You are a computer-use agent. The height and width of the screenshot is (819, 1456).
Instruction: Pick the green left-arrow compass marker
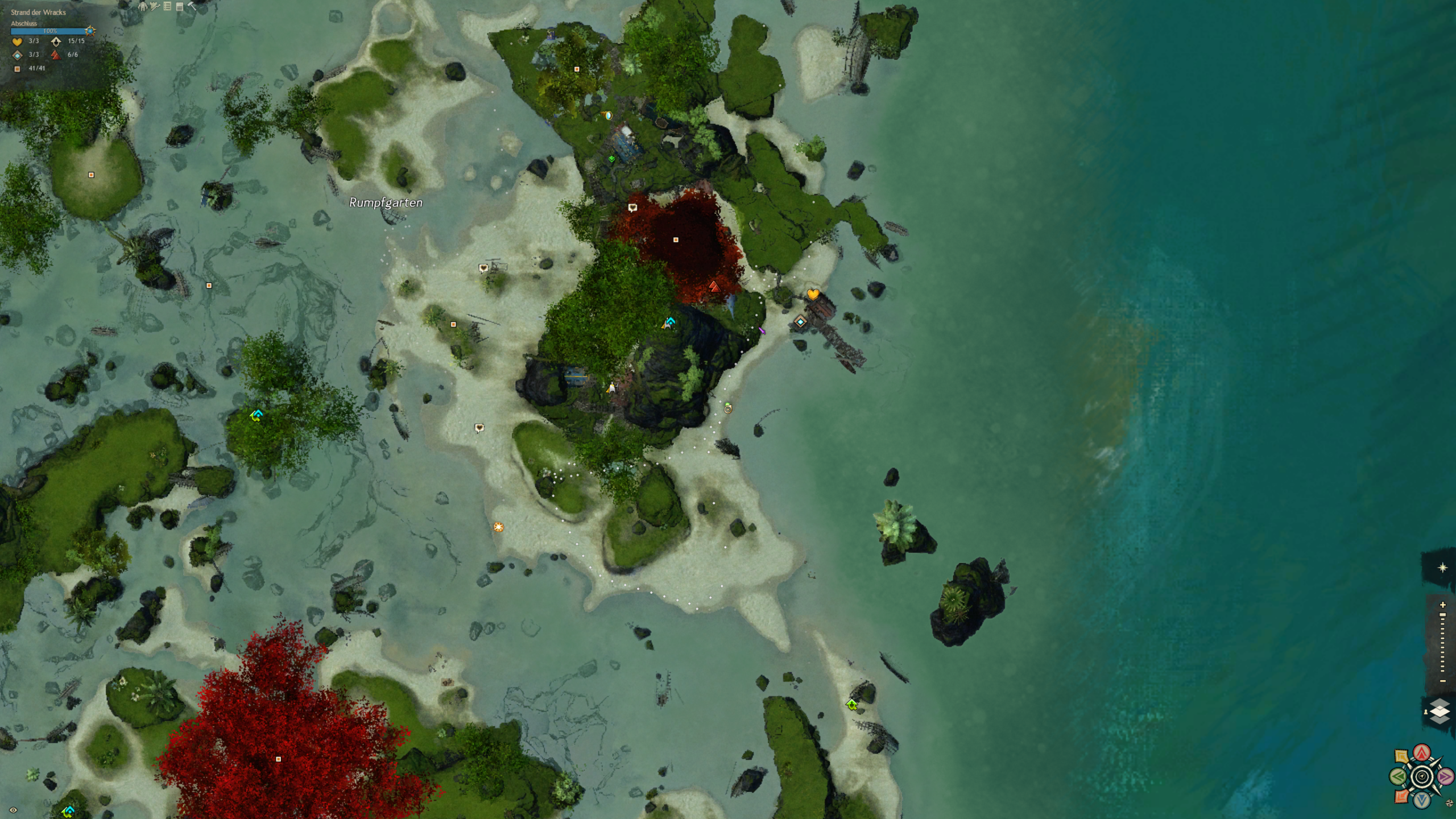pos(1399,776)
